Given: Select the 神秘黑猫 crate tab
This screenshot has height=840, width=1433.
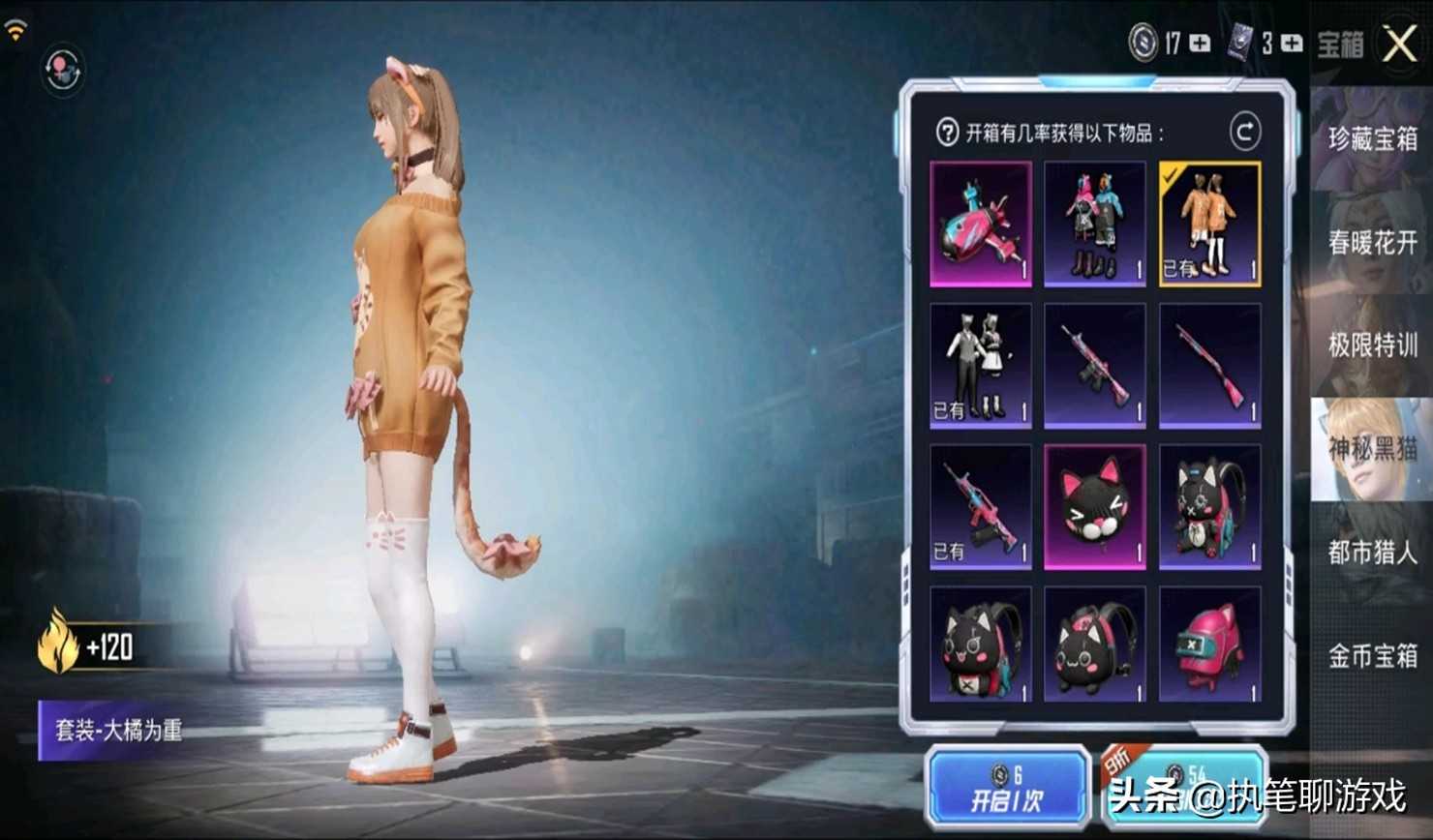Looking at the screenshot, I should pos(1372,449).
